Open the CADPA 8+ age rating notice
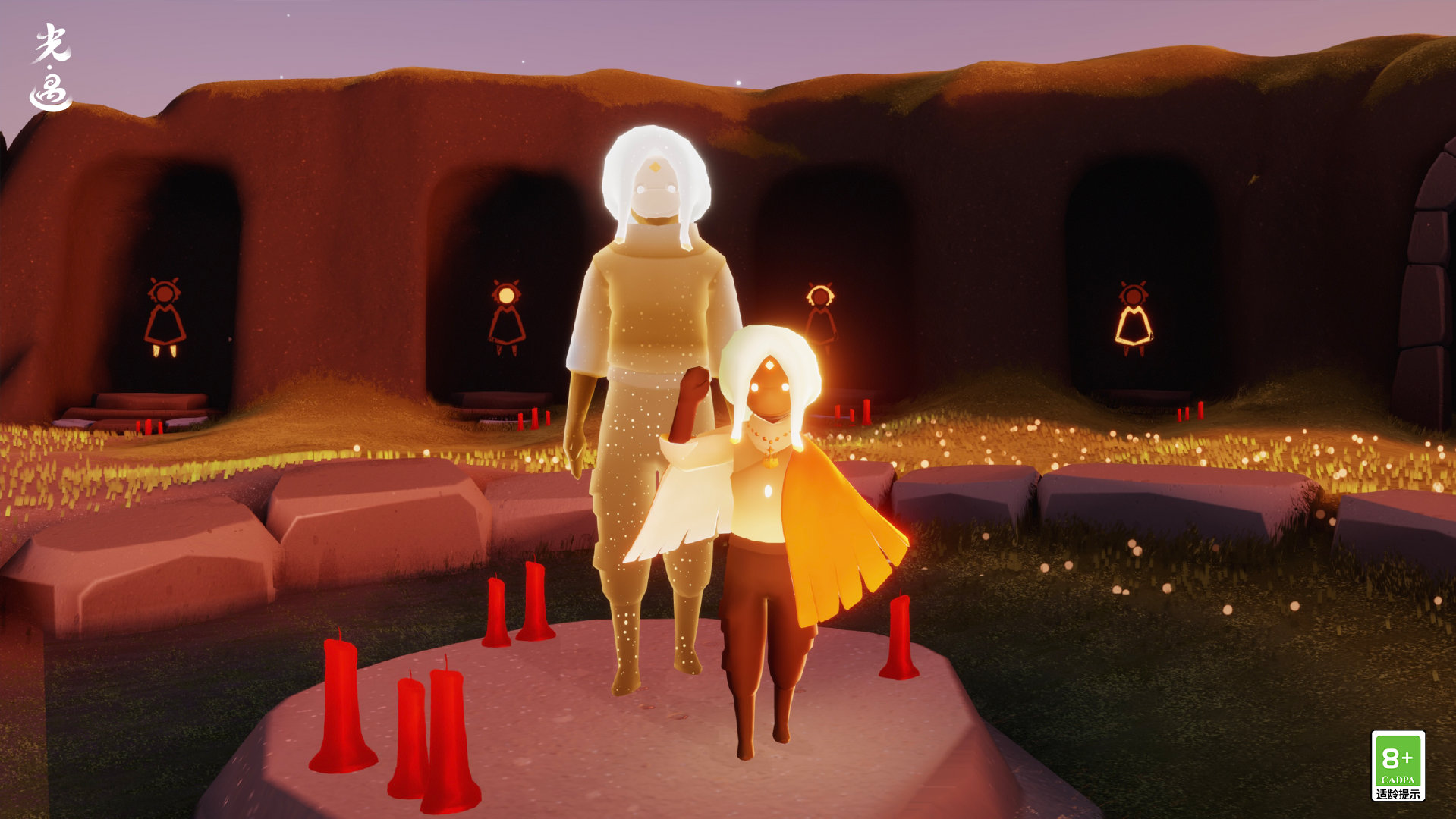 (x=1398, y=765)
